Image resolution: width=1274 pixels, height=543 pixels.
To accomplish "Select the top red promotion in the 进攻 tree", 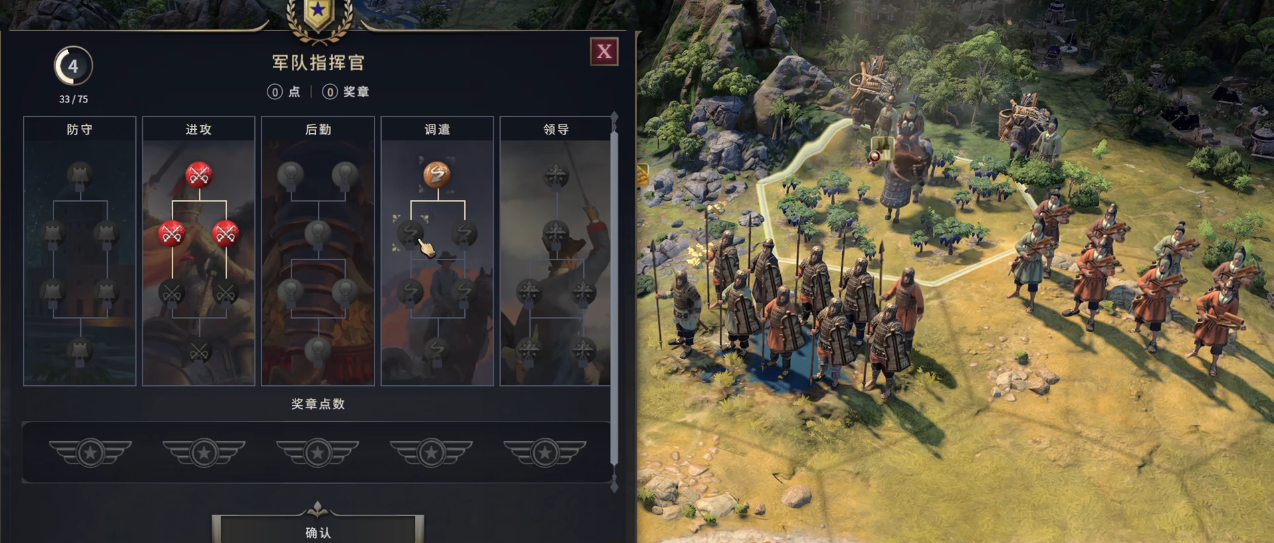I will [x=198, y=175].
